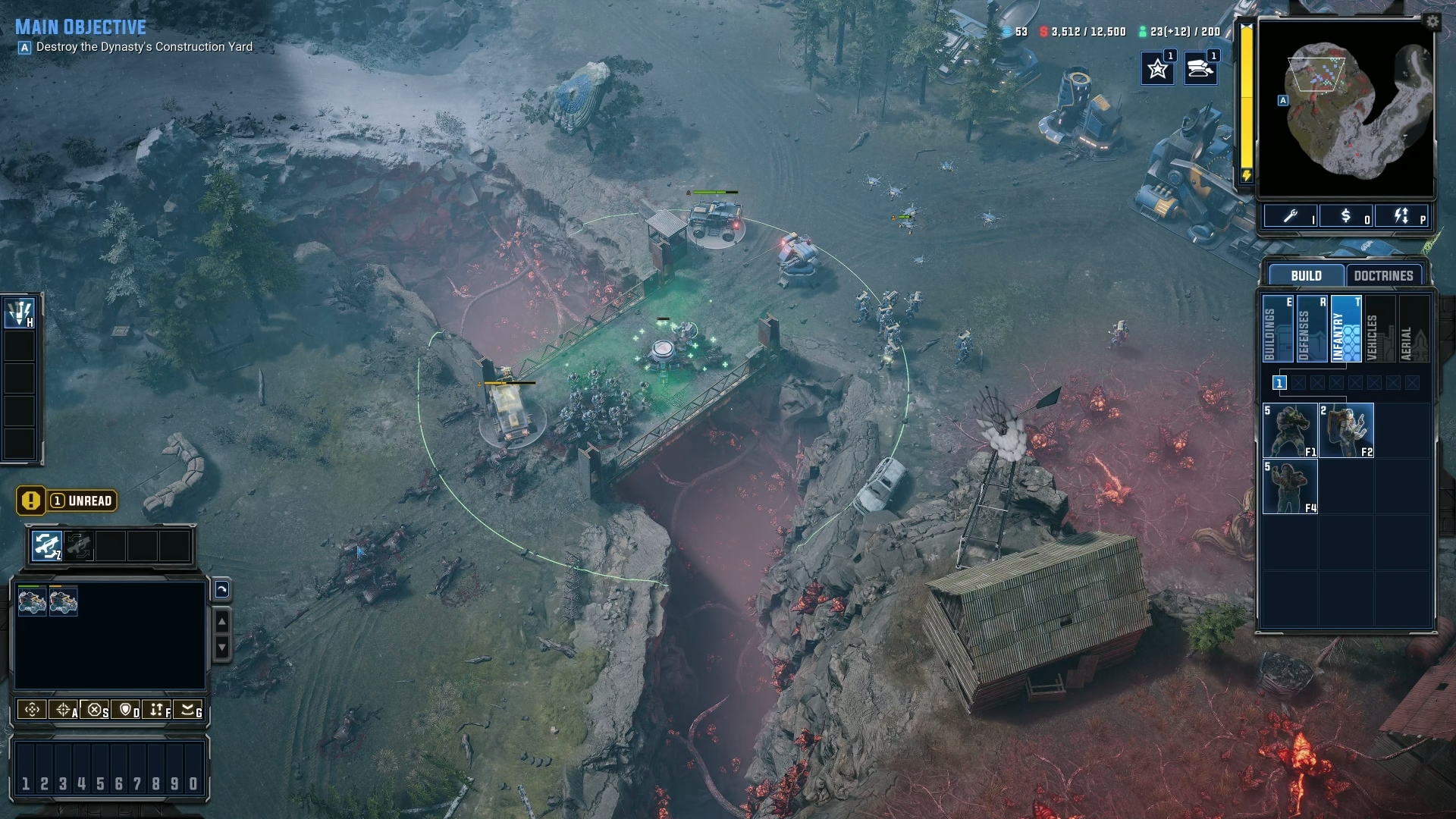The image size is (1456, 819).
Task: Click the Stop command icon
Action: tap(94, 711)
